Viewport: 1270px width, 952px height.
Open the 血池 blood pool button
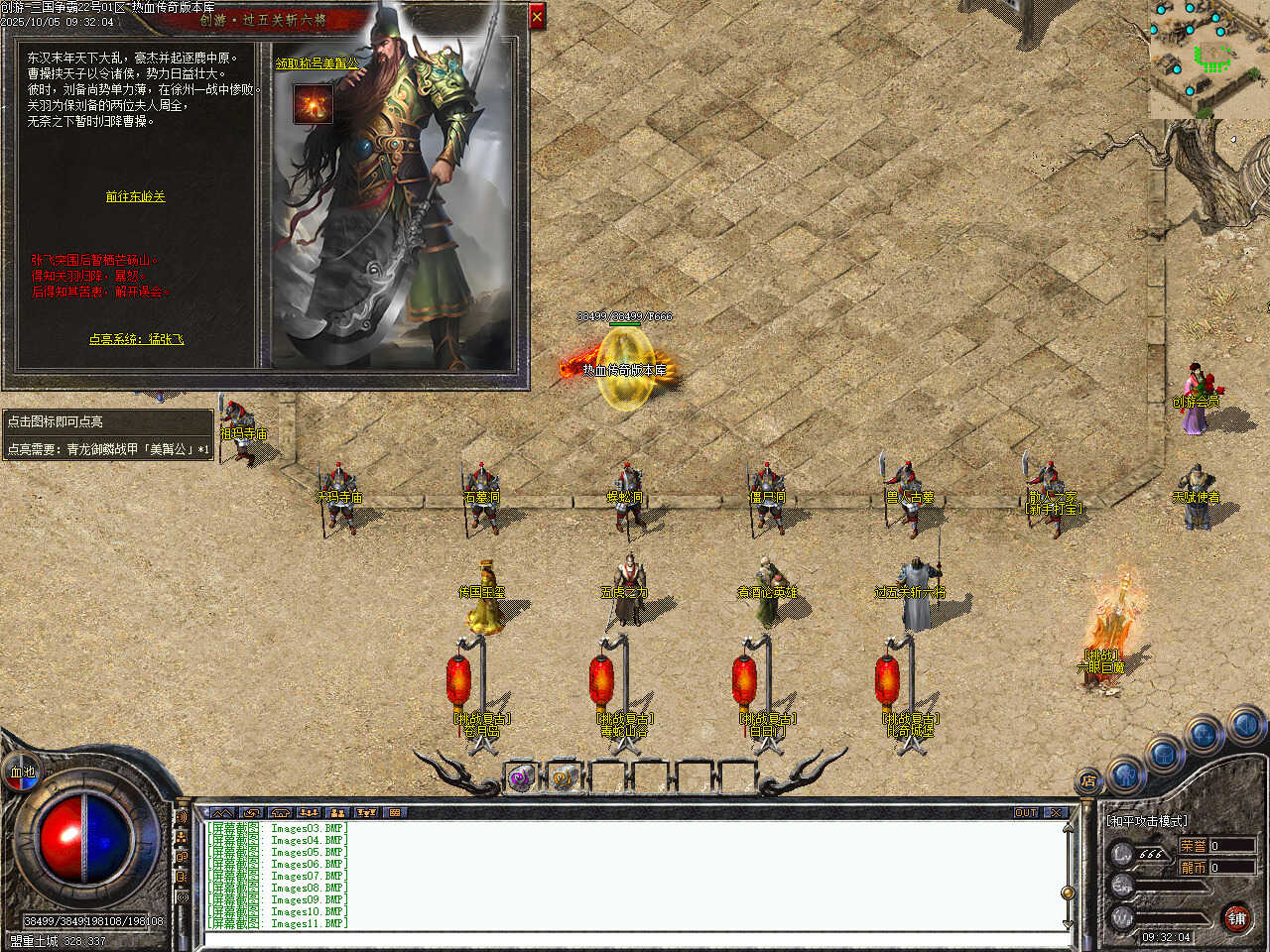click(x=22, y=771)
